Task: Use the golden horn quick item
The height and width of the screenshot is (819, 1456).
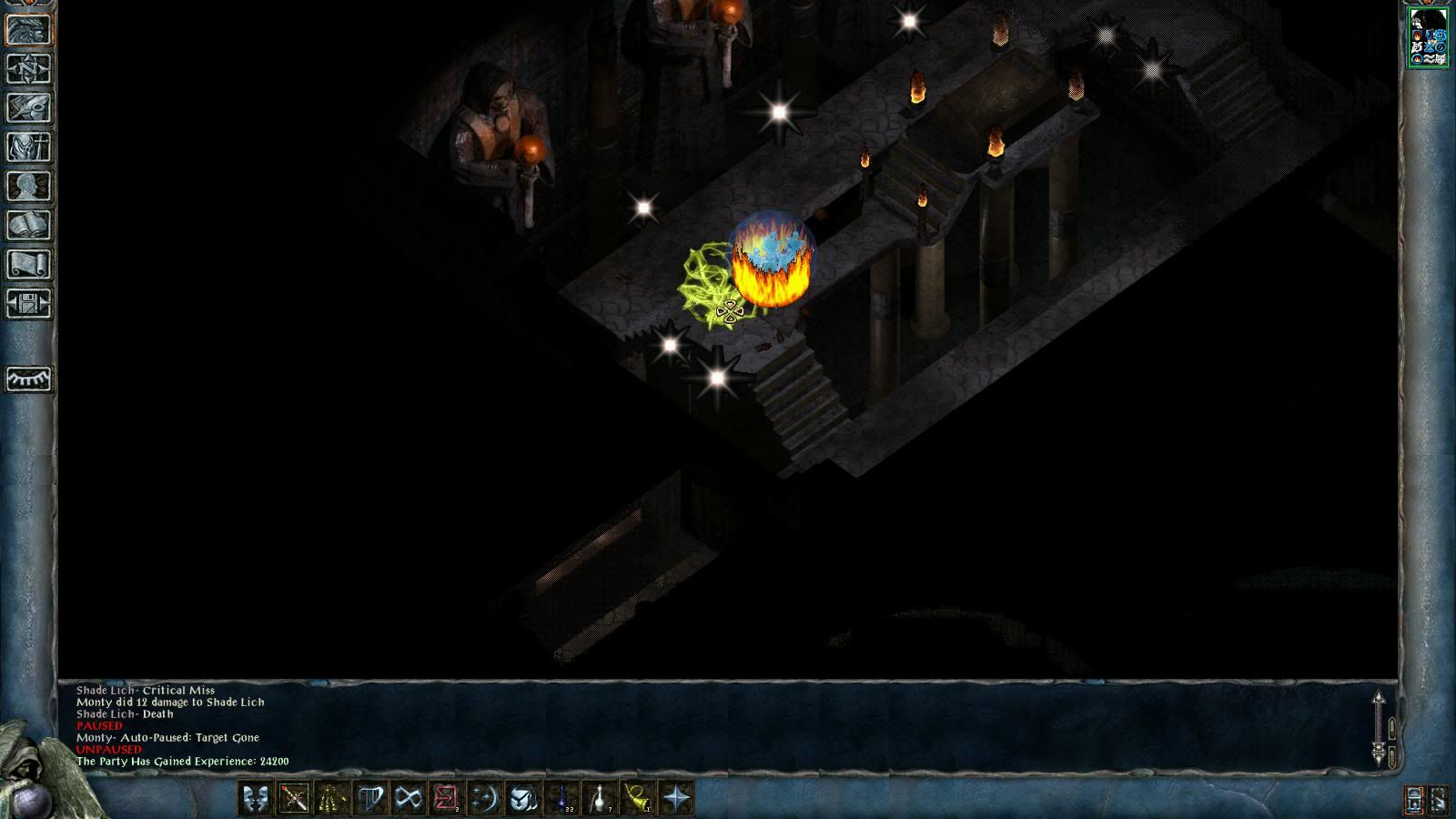Action: 638,799
